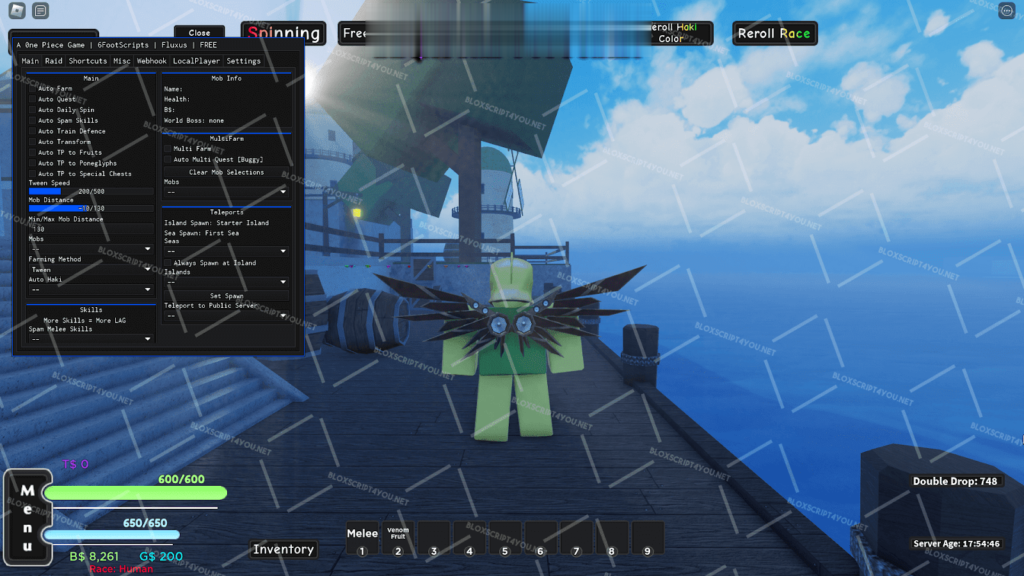The image size is (1024, 576).
Task: Show the LocalPlayer tab
Action: click(197, 61)
